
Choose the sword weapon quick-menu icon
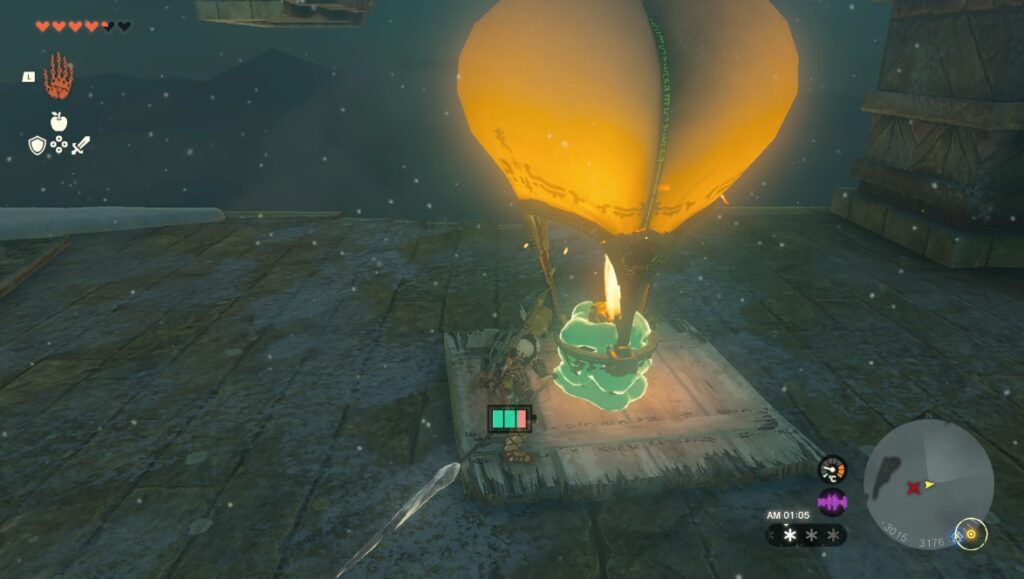pos(80,146)
